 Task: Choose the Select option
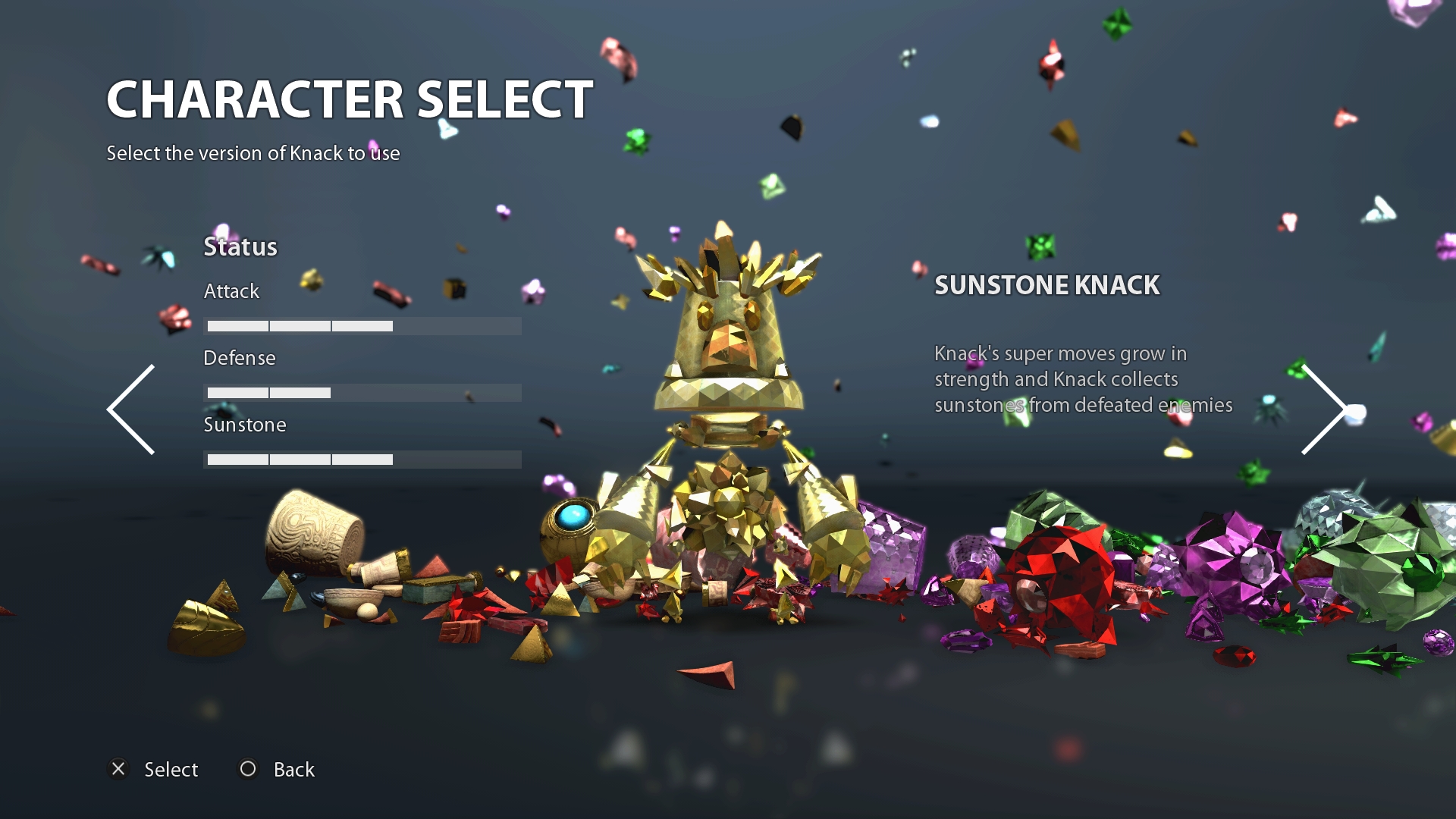click(154, 769)
